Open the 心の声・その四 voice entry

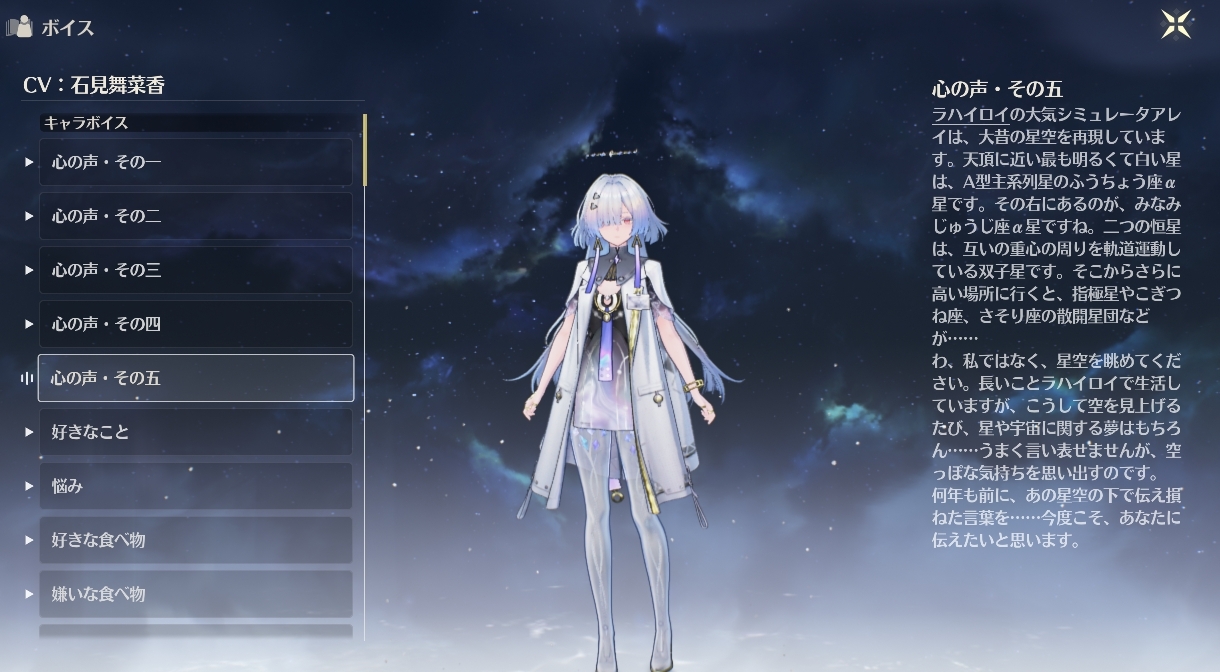[195, 324]
